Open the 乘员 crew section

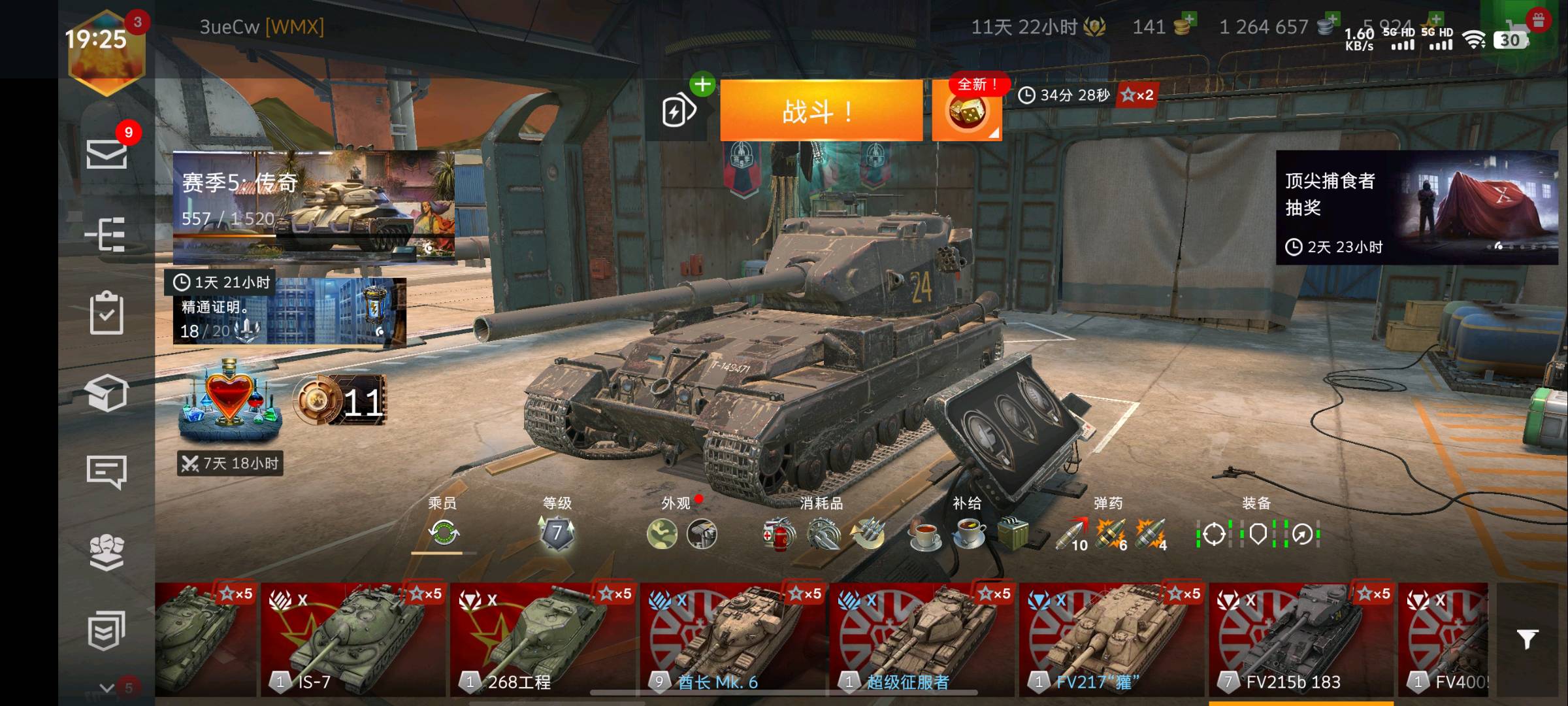click(x=443, y=533)
